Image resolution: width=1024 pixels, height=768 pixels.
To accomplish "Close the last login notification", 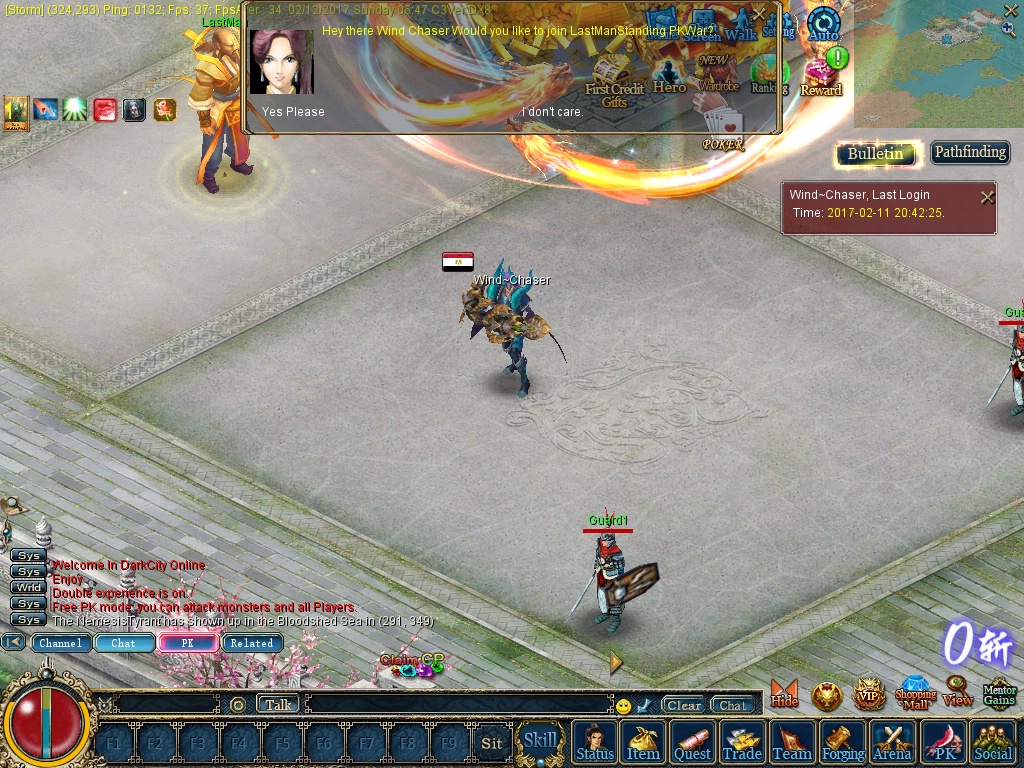I will click(x=987, y=197).
